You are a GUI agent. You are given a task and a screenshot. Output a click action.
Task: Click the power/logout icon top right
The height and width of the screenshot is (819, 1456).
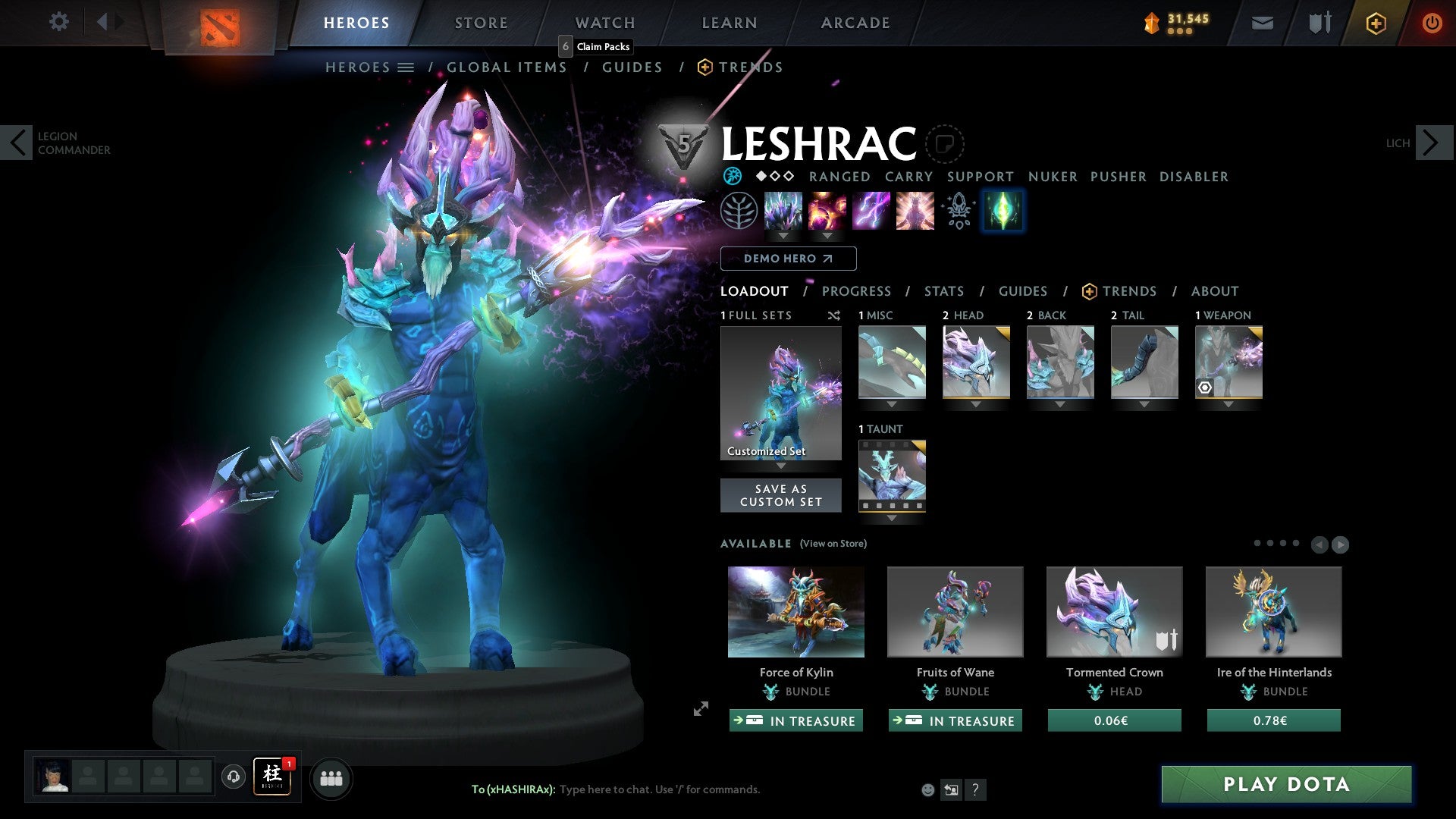(x=1432, y=23)
